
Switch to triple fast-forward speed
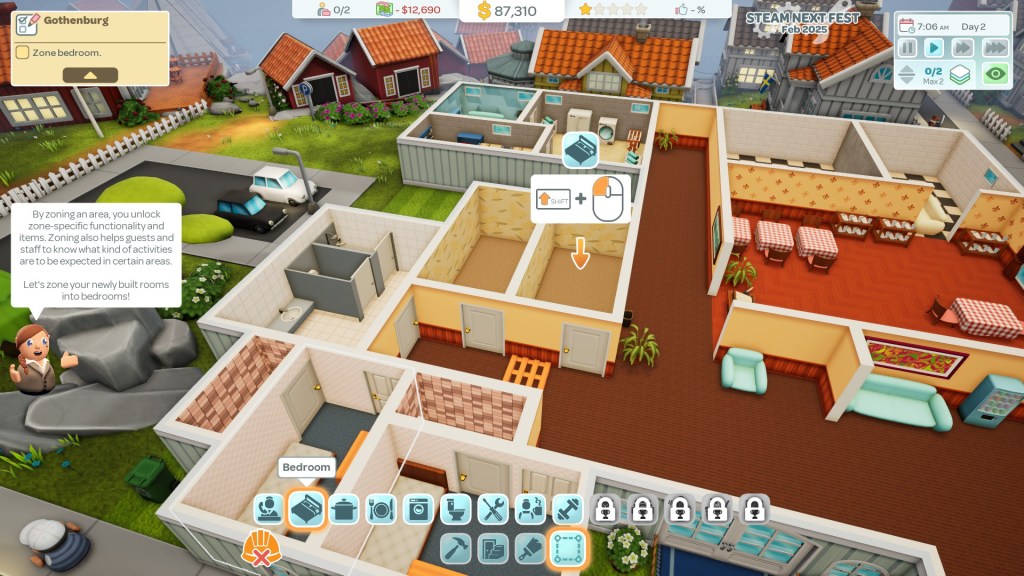994,47
